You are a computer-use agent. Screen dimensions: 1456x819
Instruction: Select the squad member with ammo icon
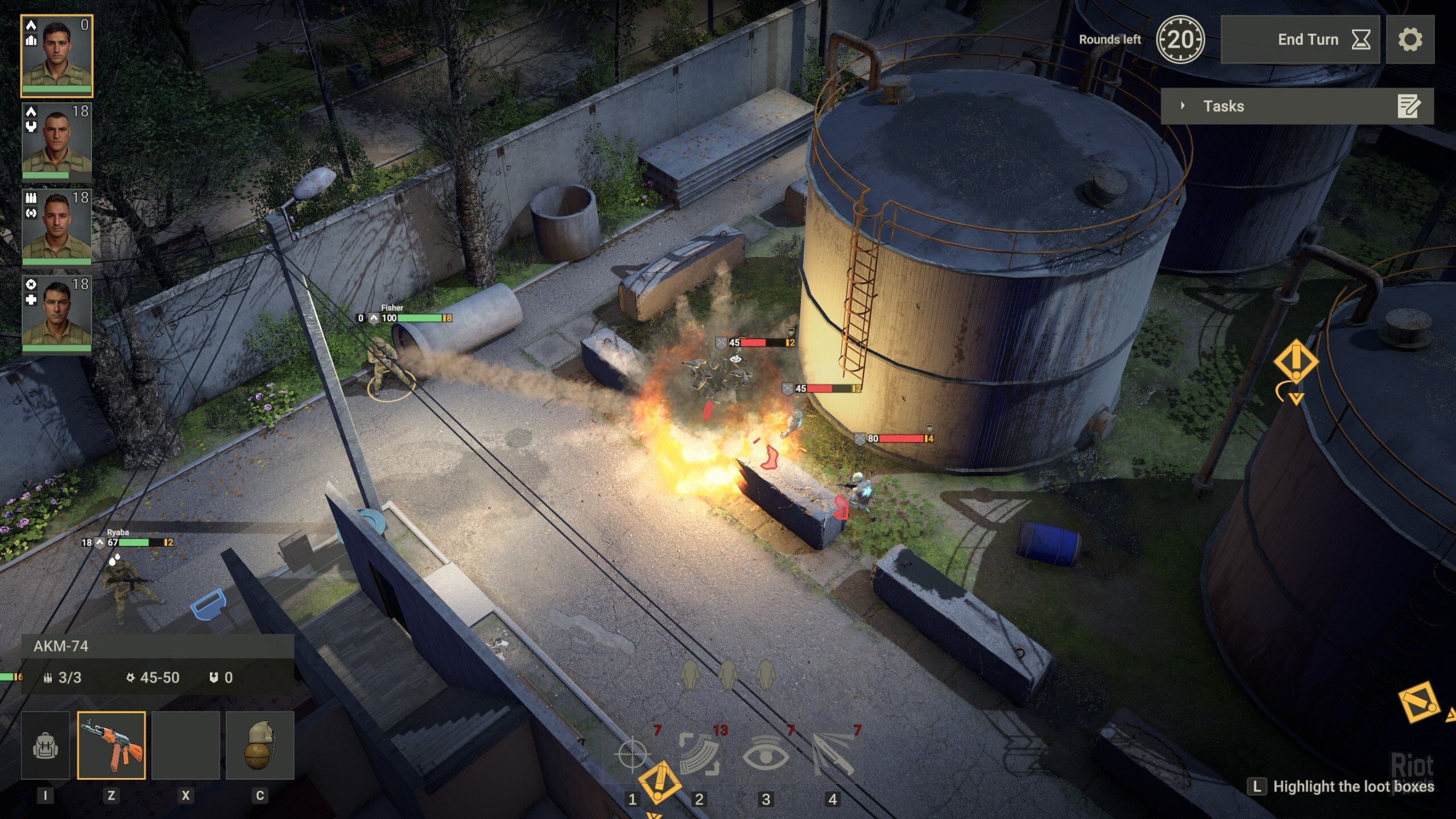(57, 226)
